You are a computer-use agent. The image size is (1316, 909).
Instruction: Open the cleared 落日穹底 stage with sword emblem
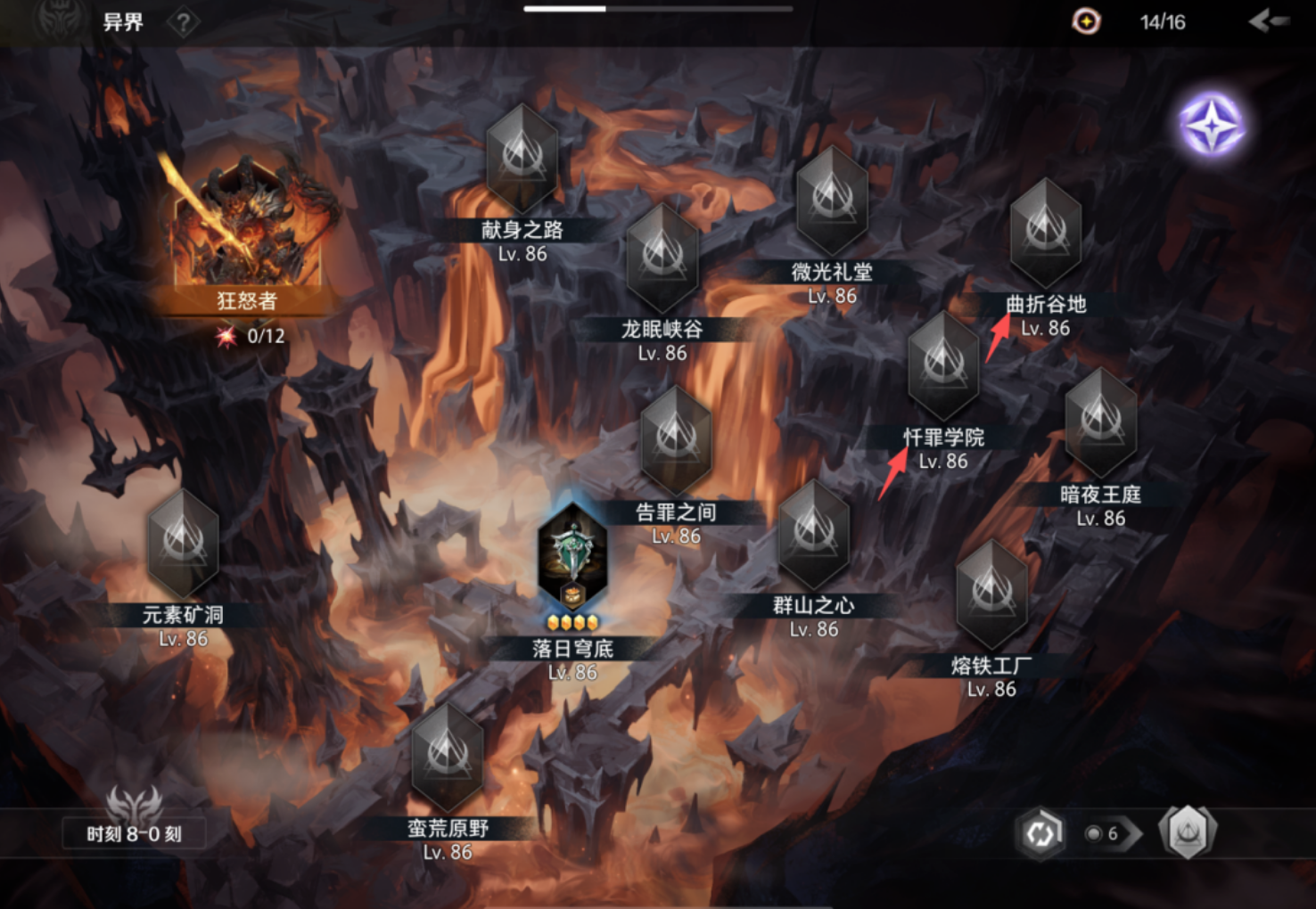pos(573,557)
